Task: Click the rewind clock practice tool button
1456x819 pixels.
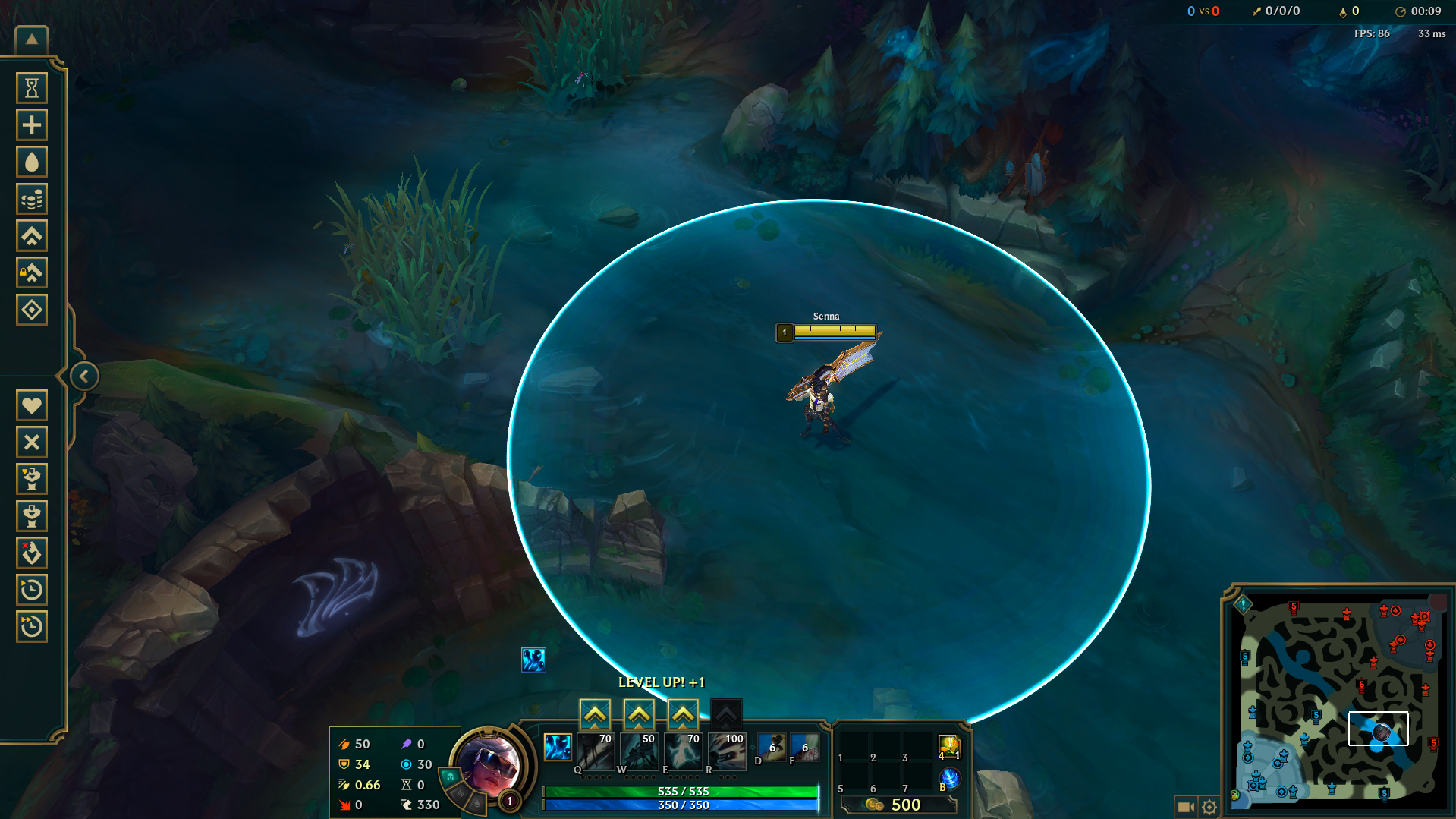Action: (32, 590)
